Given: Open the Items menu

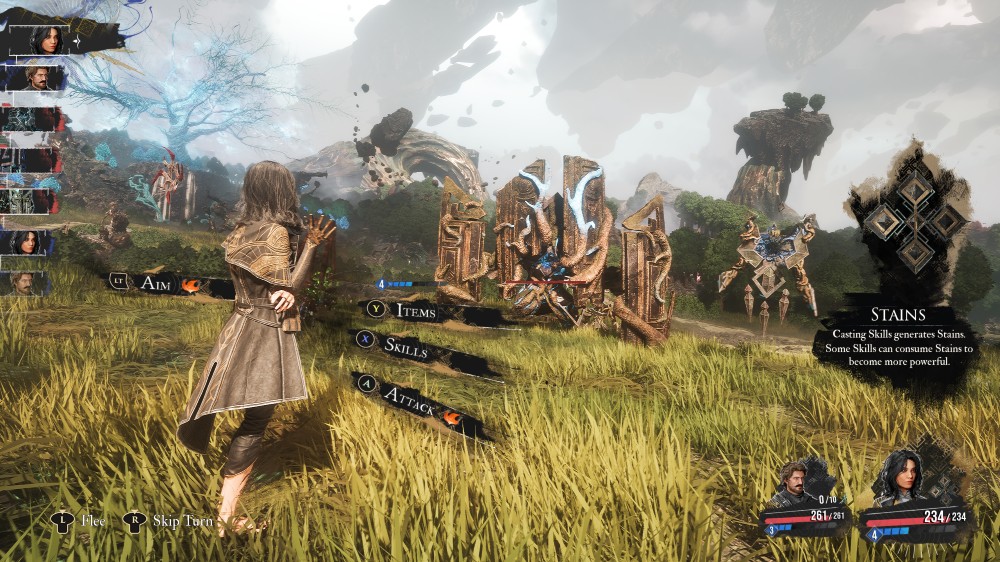Looking at the screenshot, I should tap(415, 311).
